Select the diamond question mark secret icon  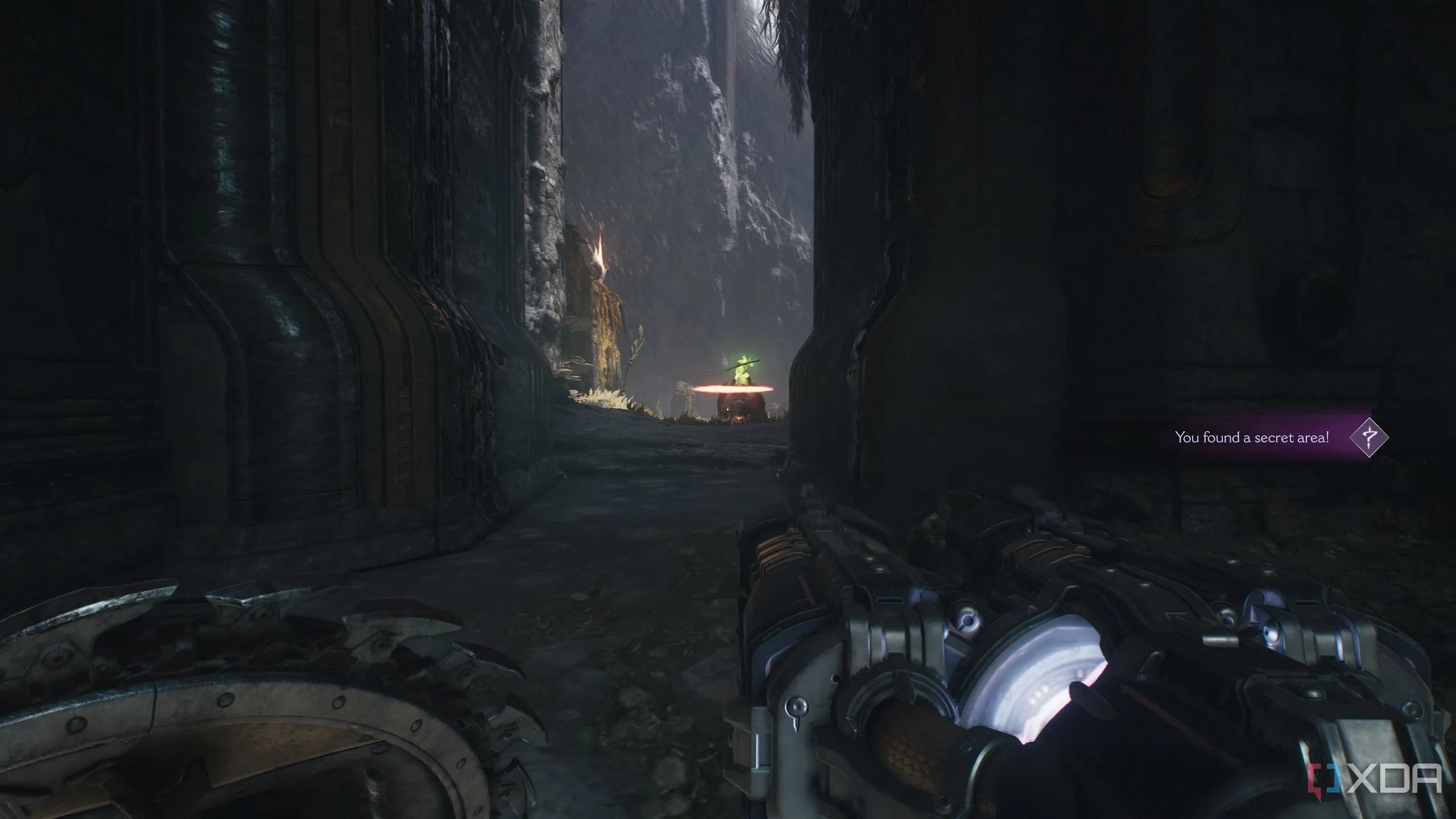(1368, 437)
